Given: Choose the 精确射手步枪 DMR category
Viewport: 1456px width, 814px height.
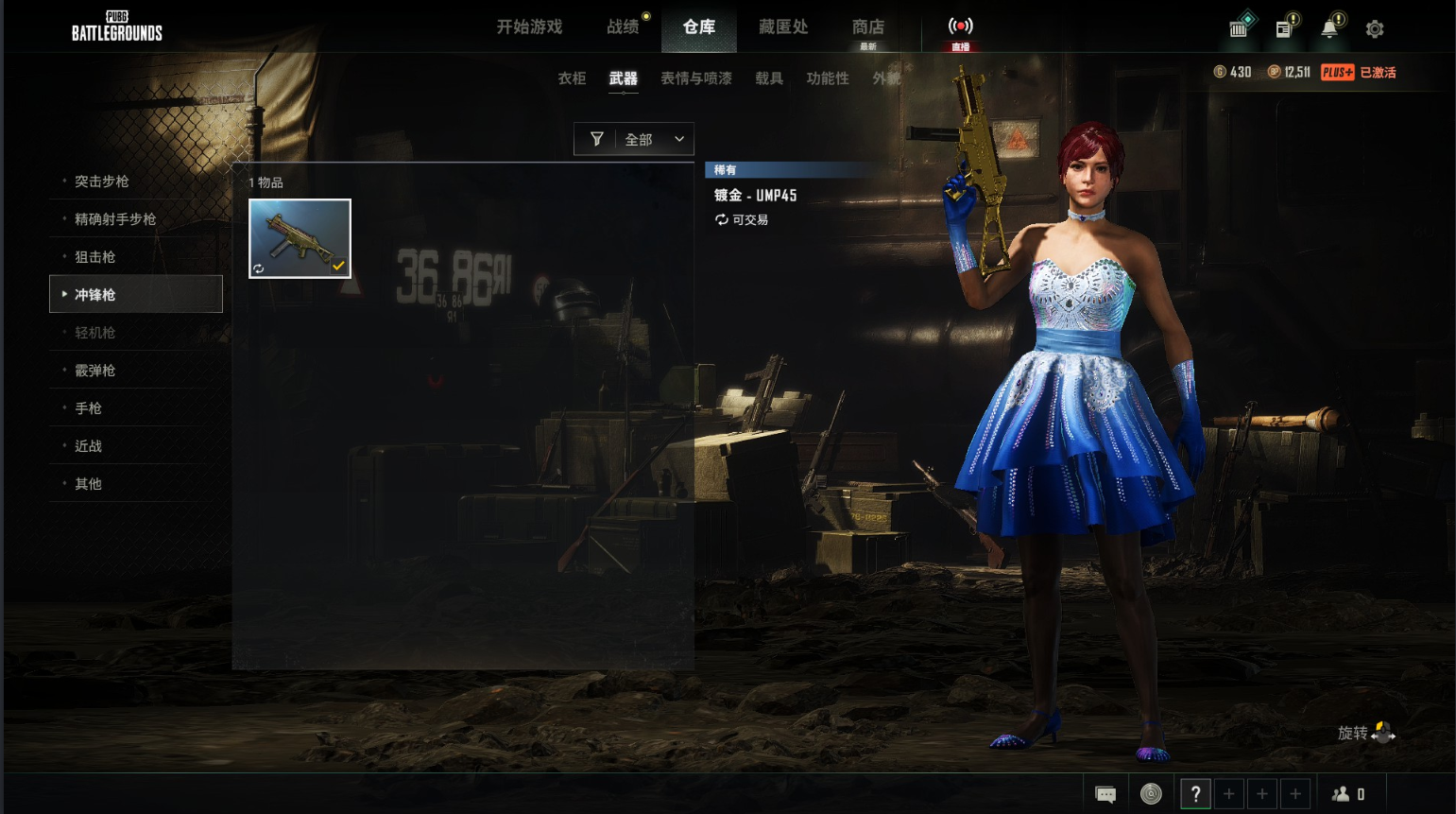Looking at the screenshot, I should pos(115,219).
